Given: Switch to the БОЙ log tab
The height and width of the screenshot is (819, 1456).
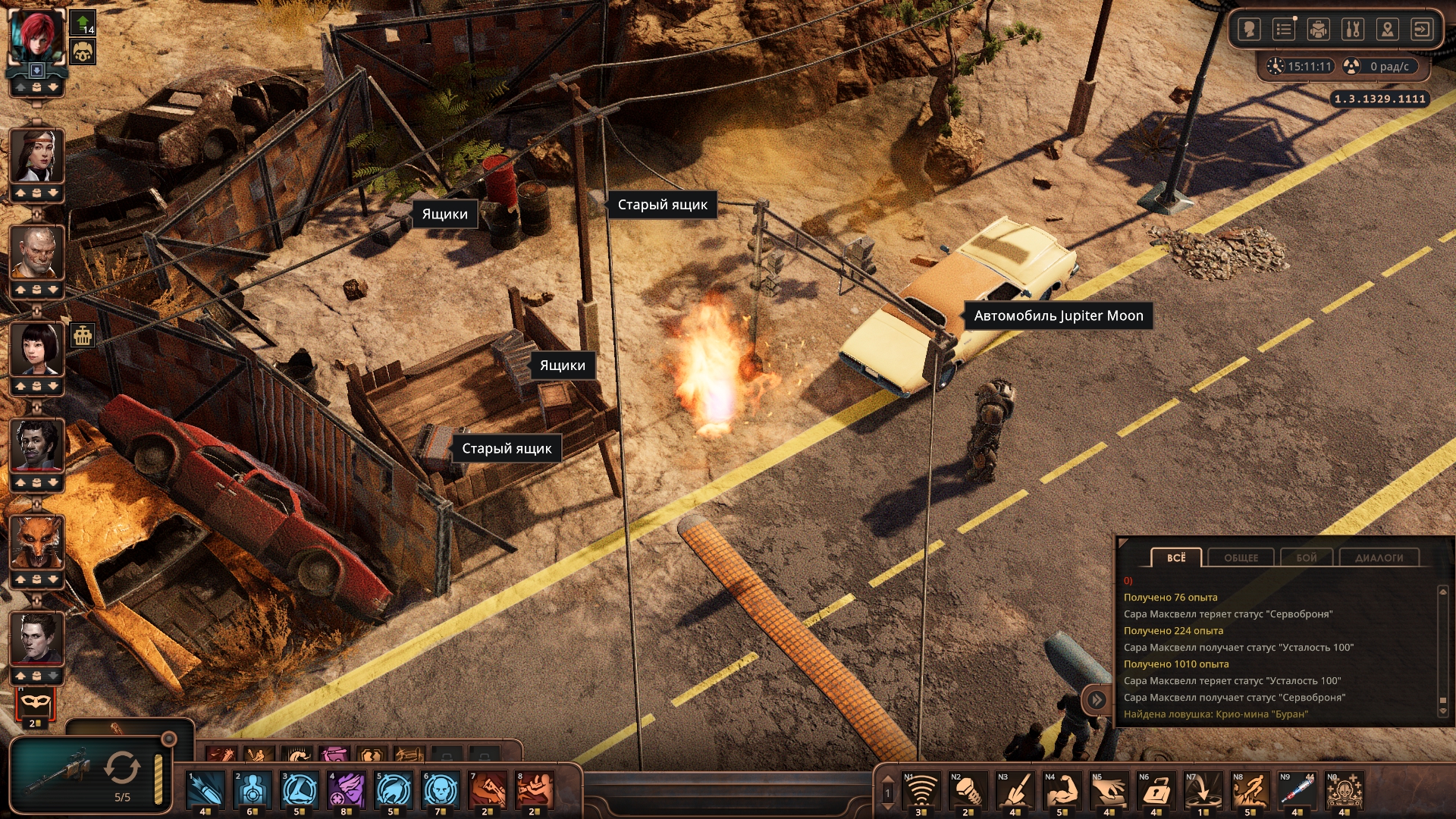Looking at the screenshot, I should click(1306, 557).
